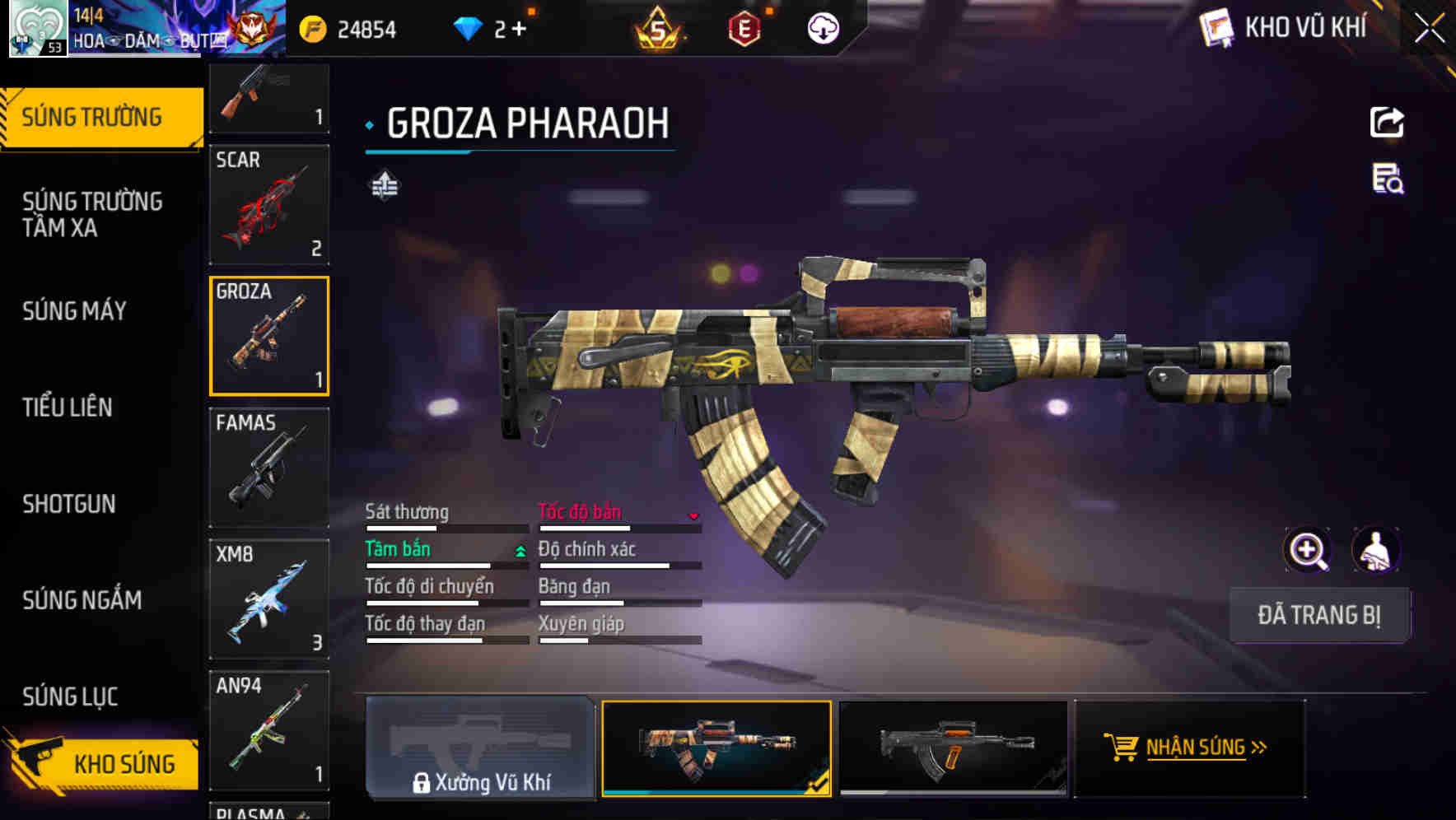Follow the Nhận Súng link
1456x820 pixels.
[1205, 748]
